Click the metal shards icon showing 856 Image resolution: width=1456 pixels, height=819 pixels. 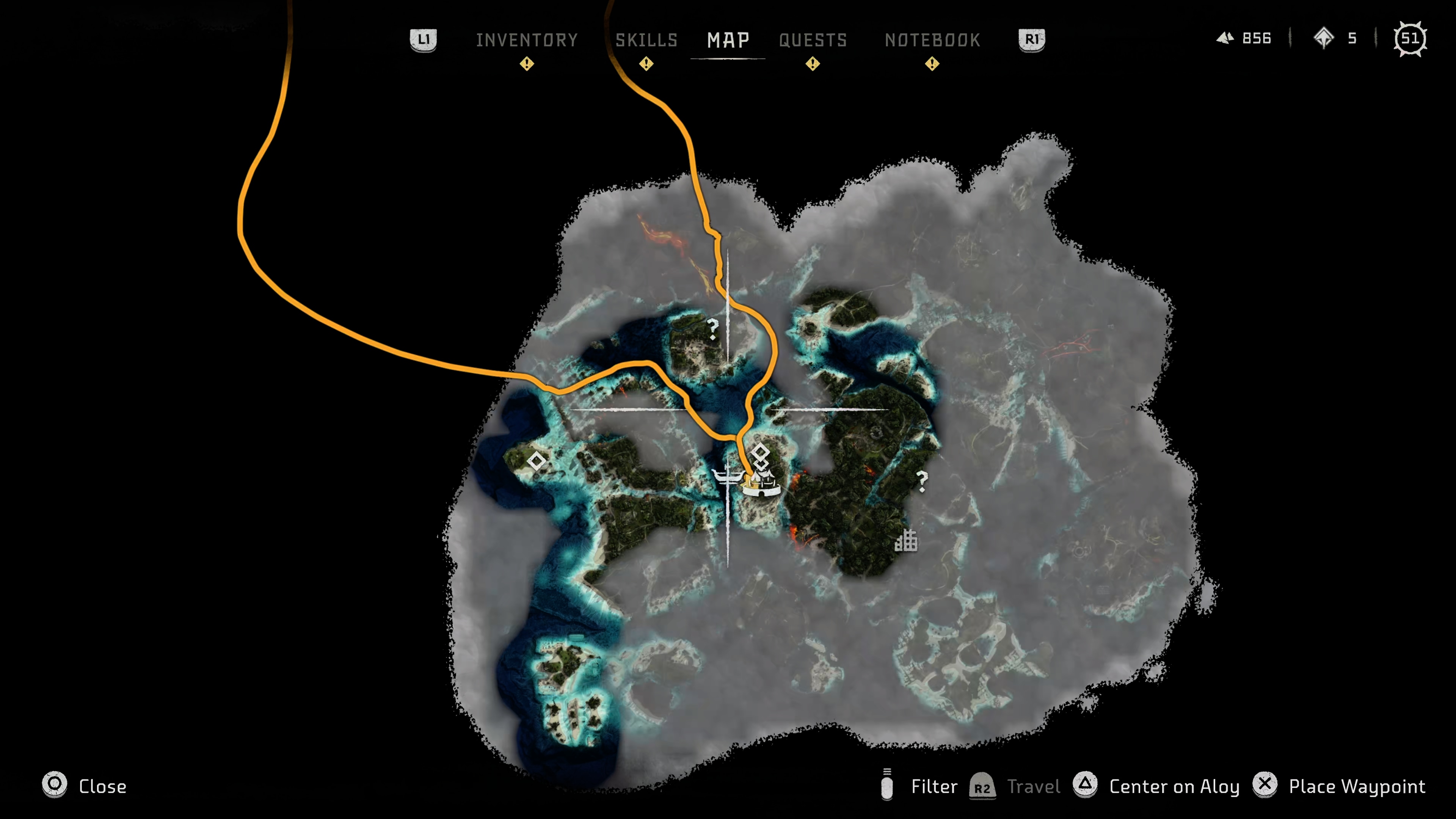pyautogui.click(x=1225, y=38)
